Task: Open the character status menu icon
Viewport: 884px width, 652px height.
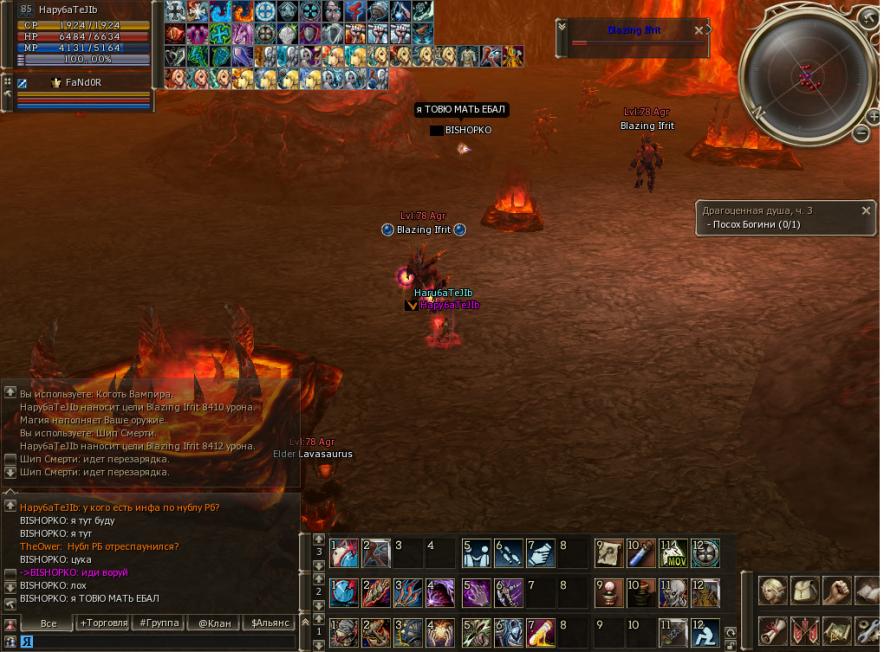Action: tap(772, 591)
